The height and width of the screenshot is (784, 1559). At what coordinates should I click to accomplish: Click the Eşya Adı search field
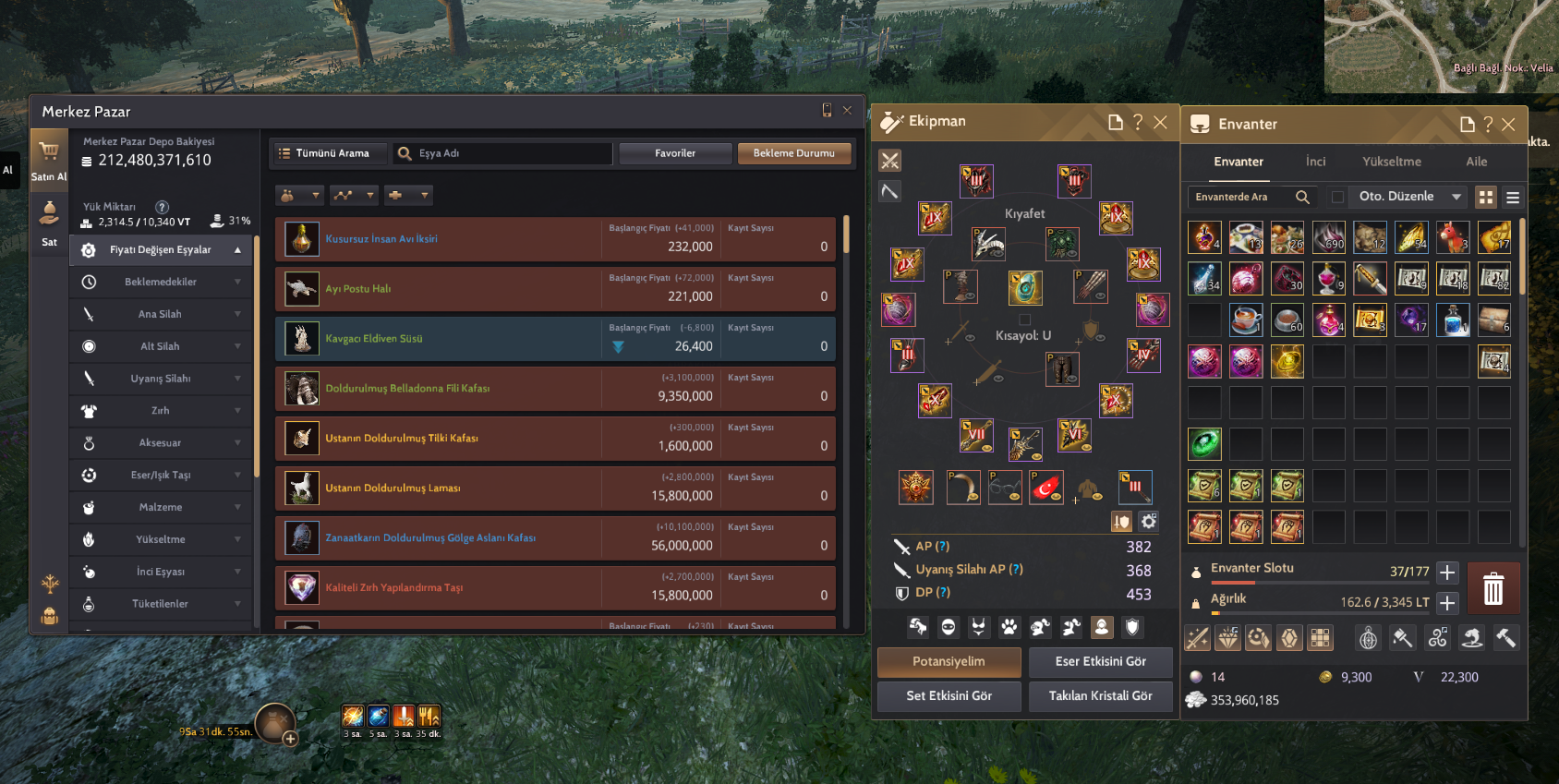tap(503, 153)
